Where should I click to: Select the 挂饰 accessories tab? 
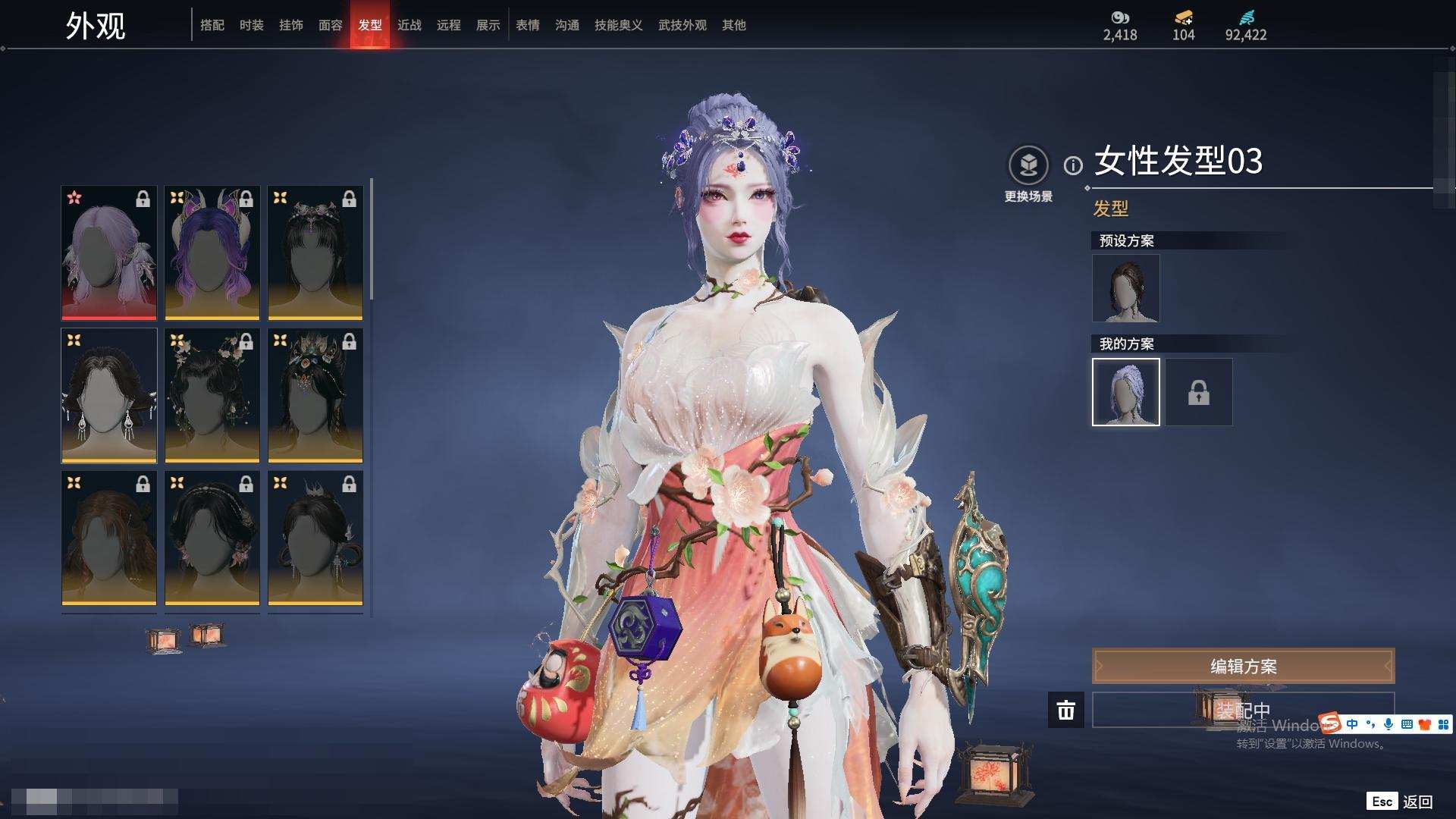[291, 25]
